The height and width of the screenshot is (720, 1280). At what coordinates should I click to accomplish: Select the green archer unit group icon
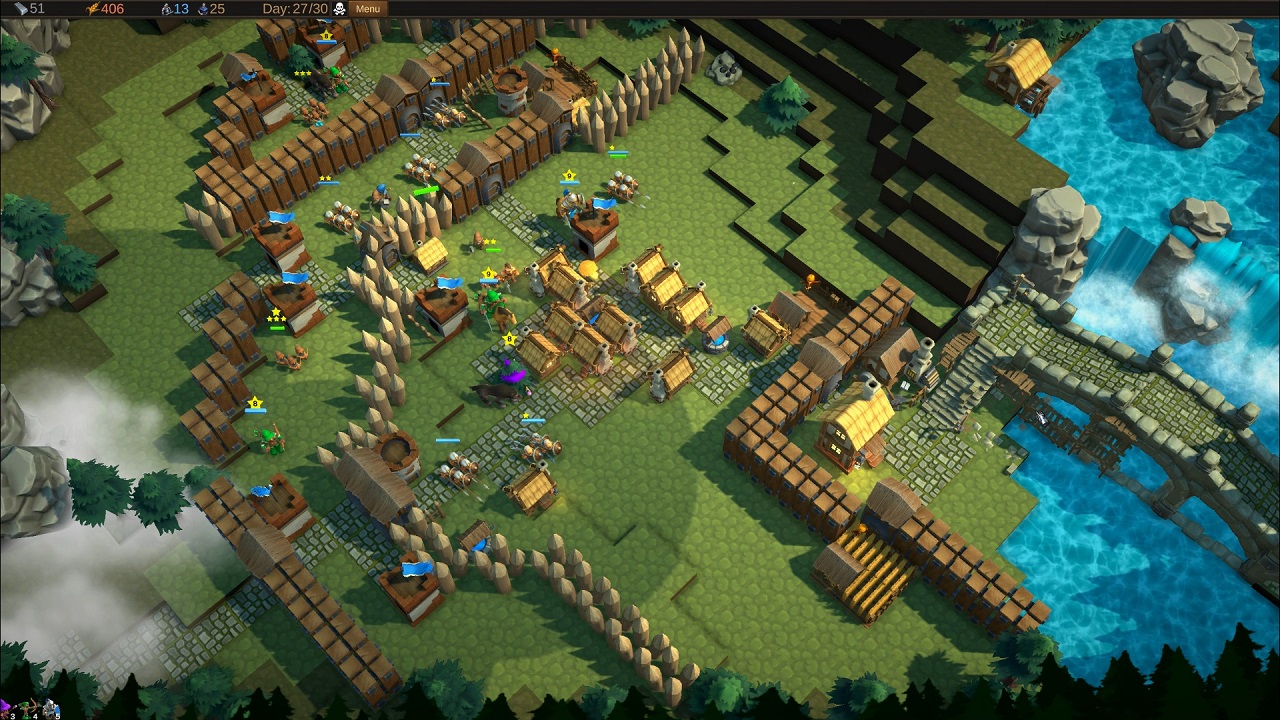(29, 709)
